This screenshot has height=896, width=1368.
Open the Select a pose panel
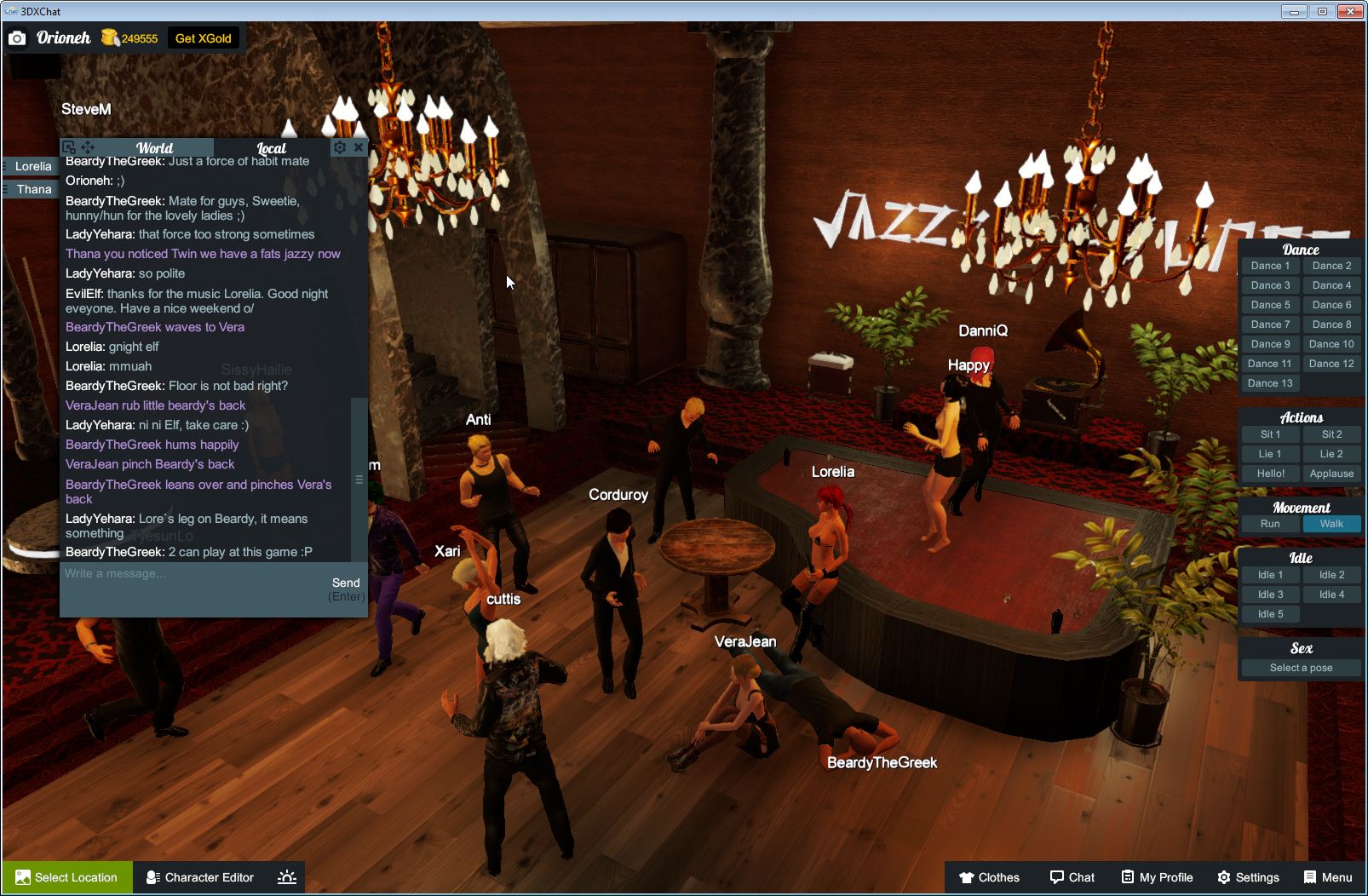[x=1301, y=668]
